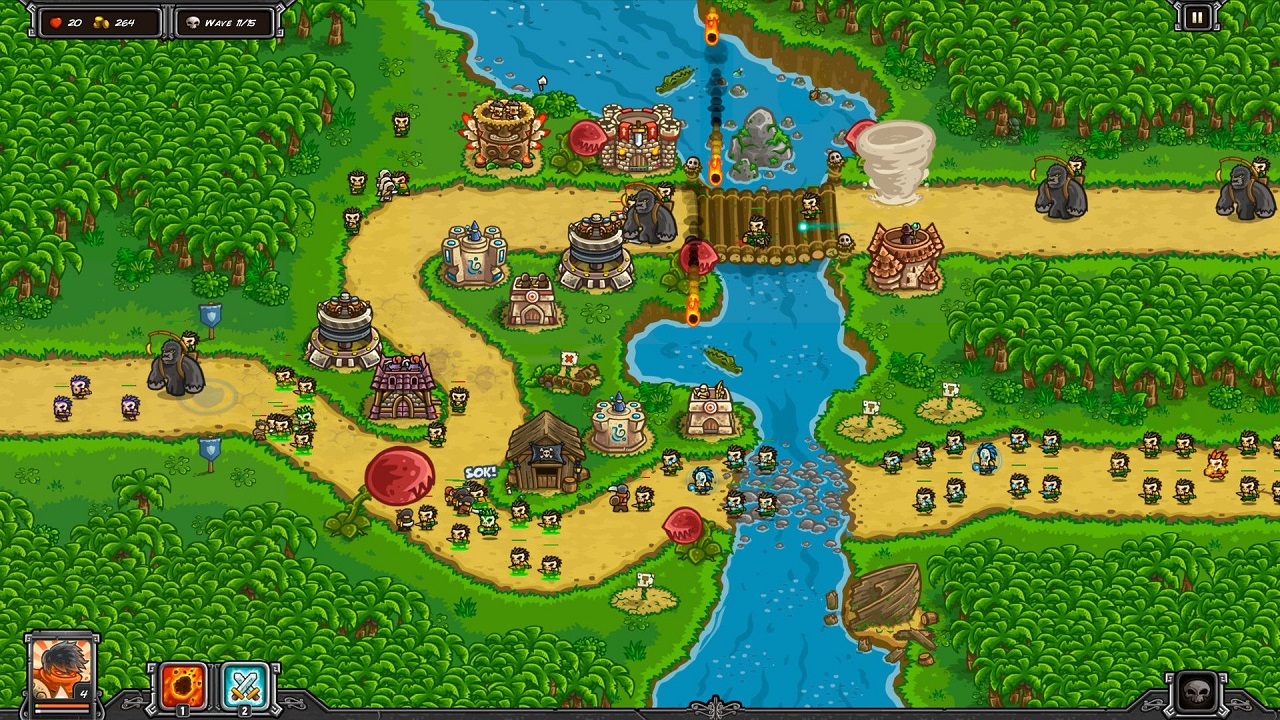This screenshot has height=720, width=1280.
Task: Pause the game with the pause button
Action: click(1196, 17)
